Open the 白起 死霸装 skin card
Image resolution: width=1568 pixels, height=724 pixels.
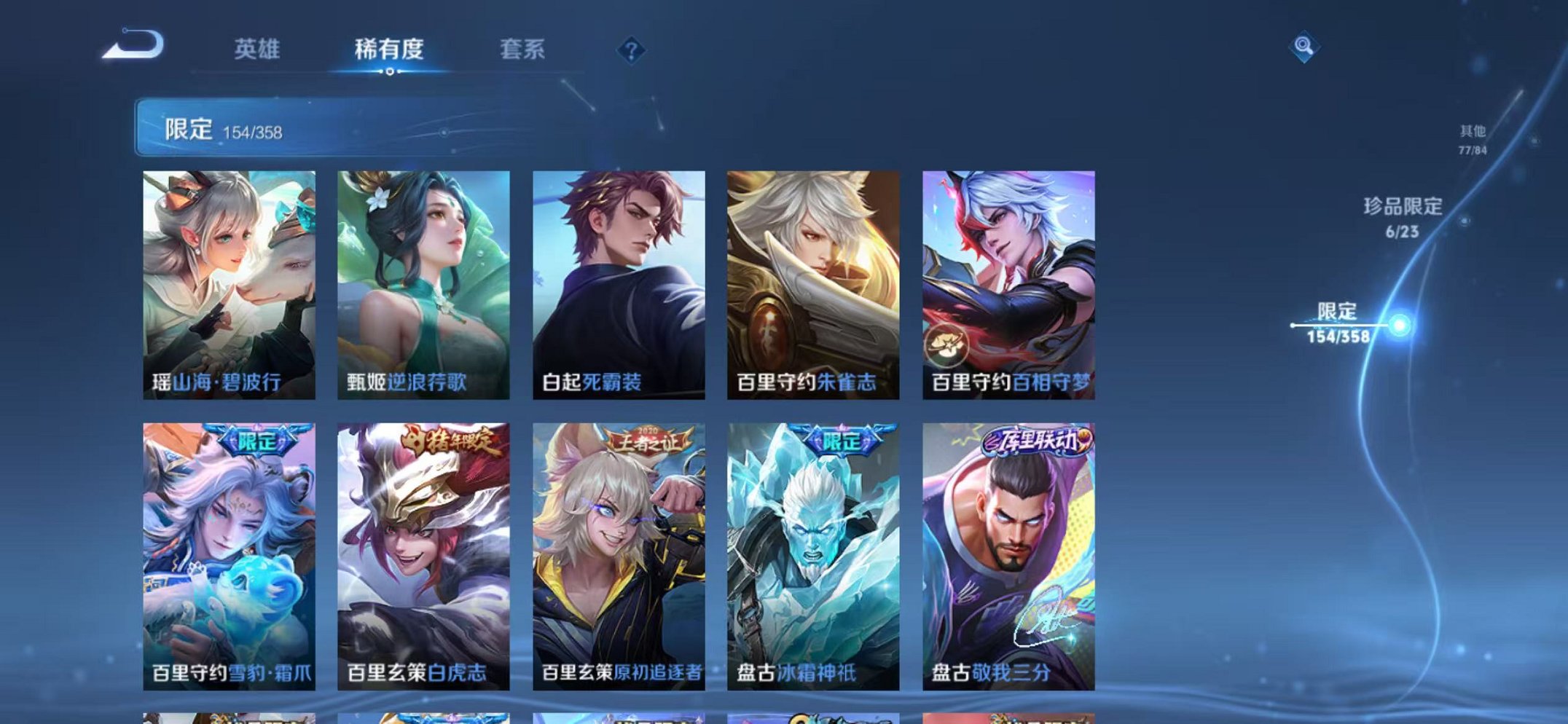pyautogui.click(x=619, y=277)
